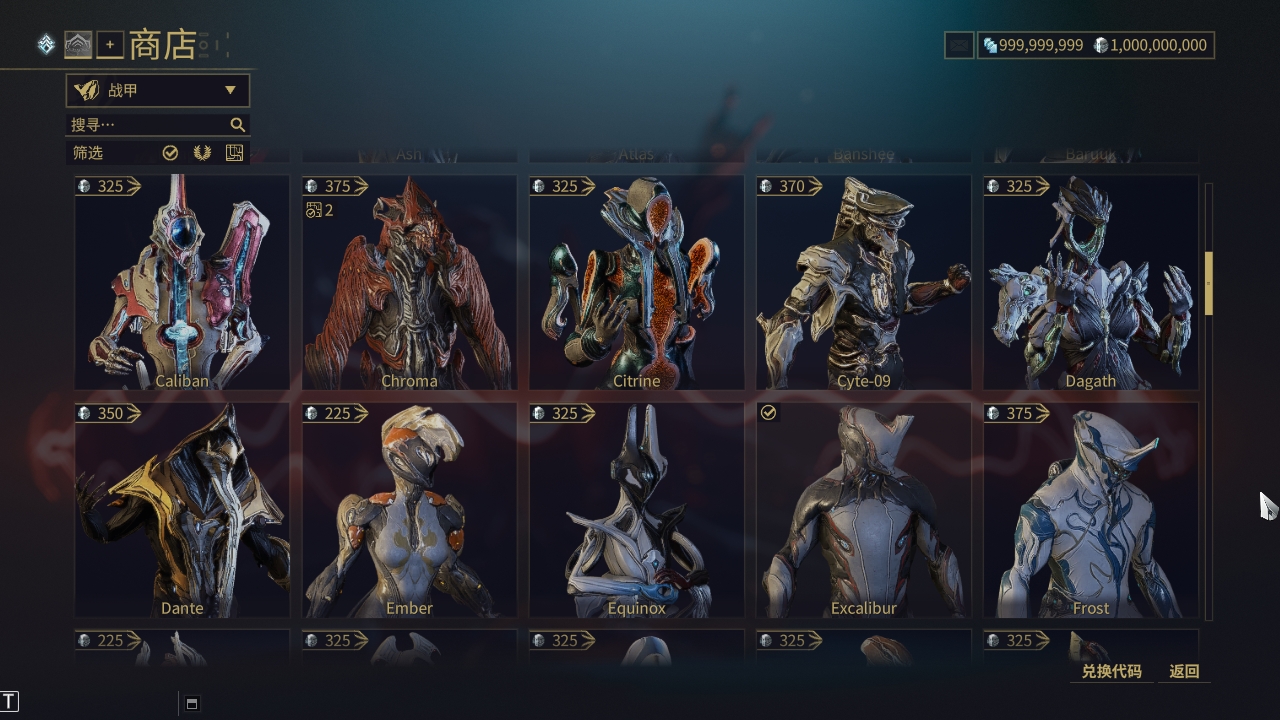Screen dimensions: 1280x720
Task: Toggle the checkmark owned filter
Action: [x=170, y=153]
